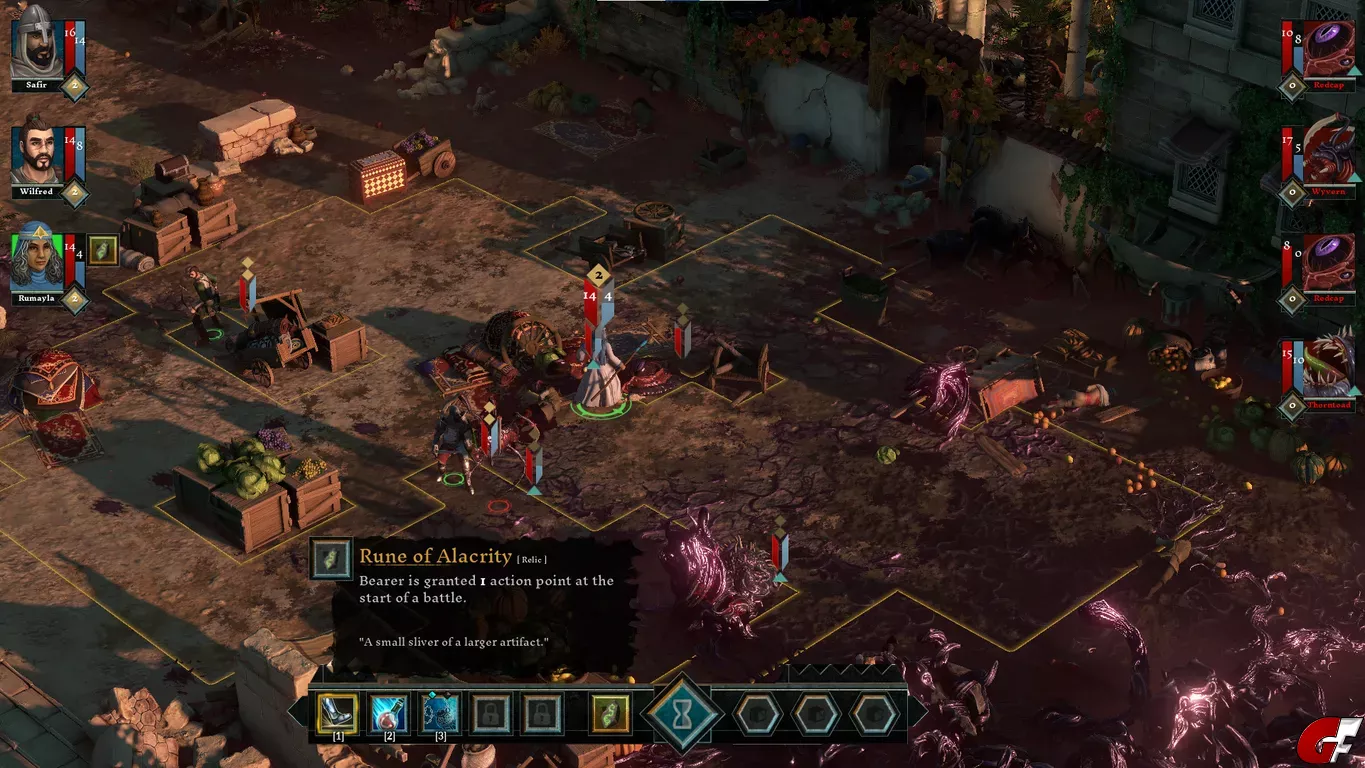Activate the chain ability in slot 3
Viewport: 1365px width, 768px height.
[440, 713]
